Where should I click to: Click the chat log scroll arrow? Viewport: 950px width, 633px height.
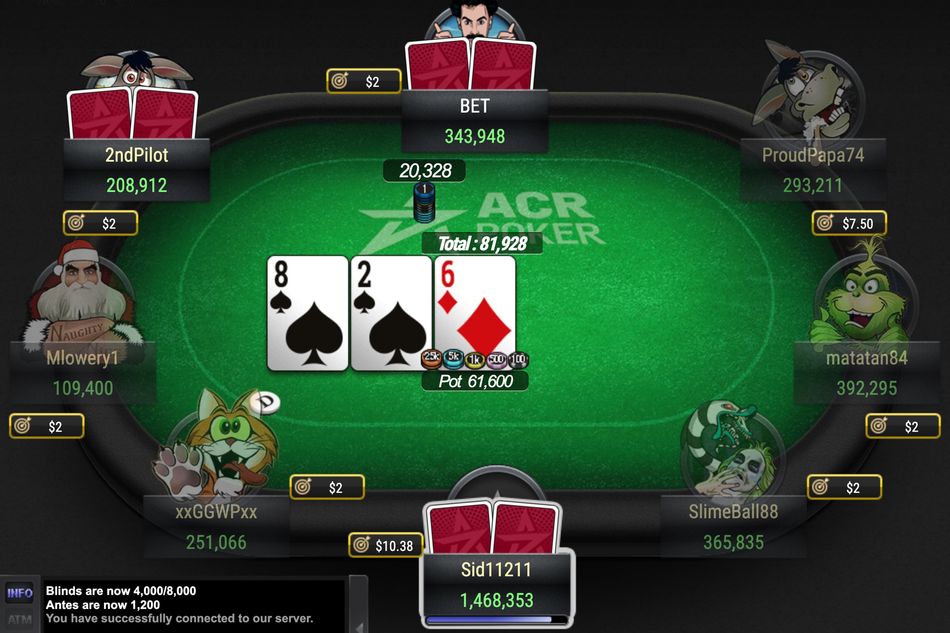point(357,626)
